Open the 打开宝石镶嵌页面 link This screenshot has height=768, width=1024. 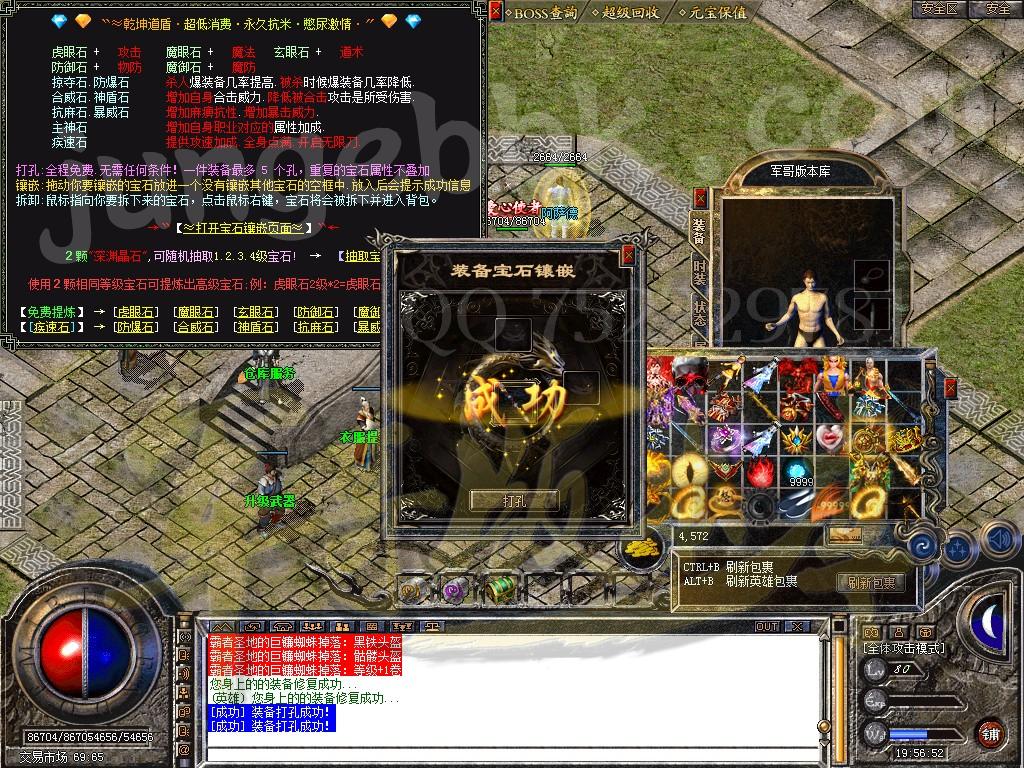click(244, 228)
